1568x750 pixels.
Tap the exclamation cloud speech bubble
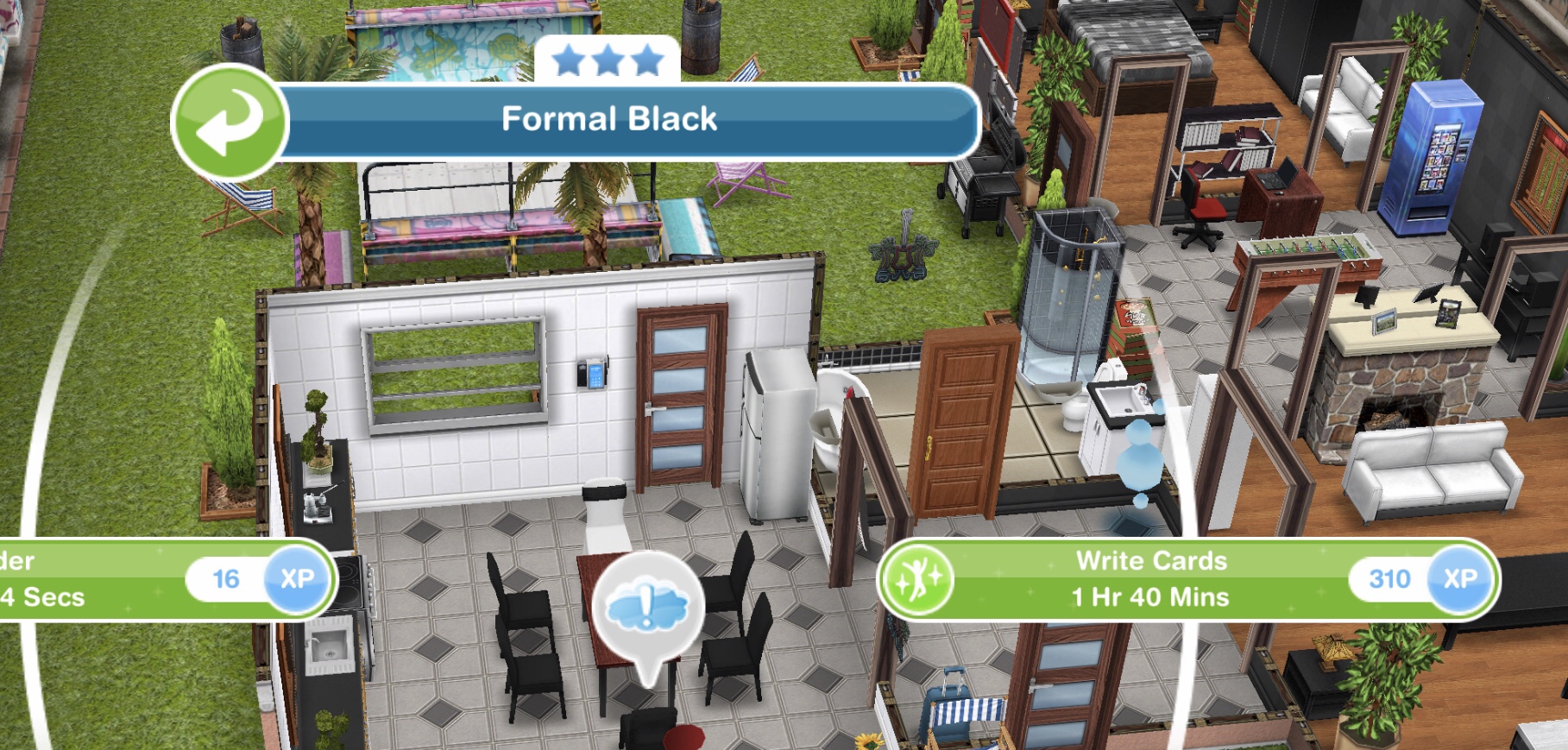click(648, 607)
